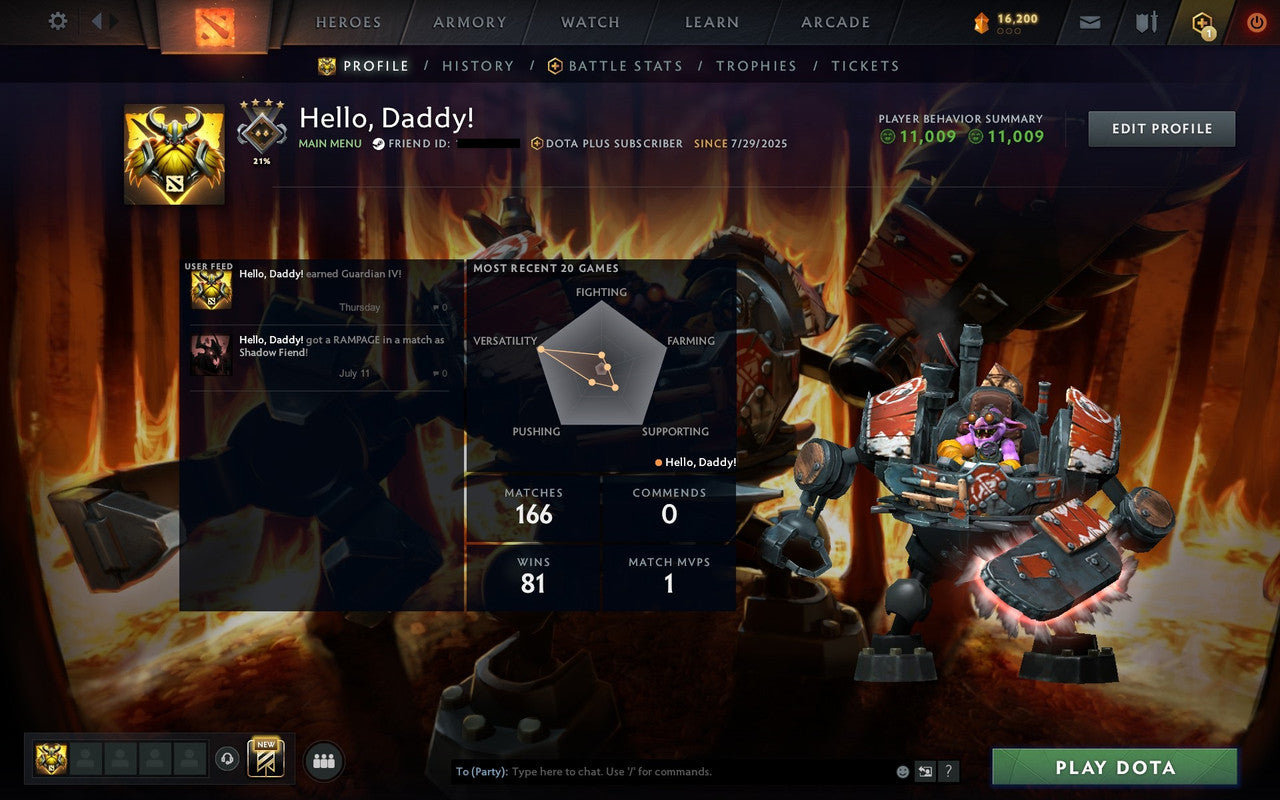Open the NEW battle pass icon
The height and width of the screenshot is (800, 1280).
[x=266, y=758]
